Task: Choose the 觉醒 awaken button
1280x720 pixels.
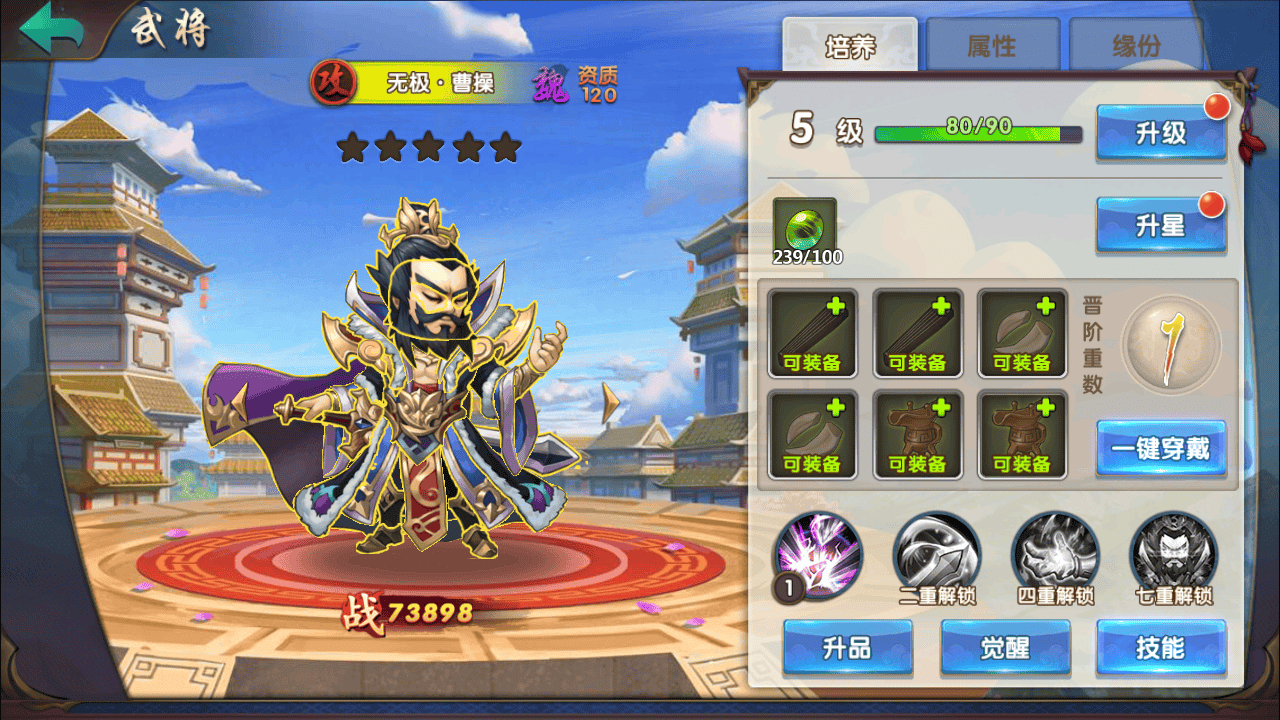Action: tap(1005, 648)
